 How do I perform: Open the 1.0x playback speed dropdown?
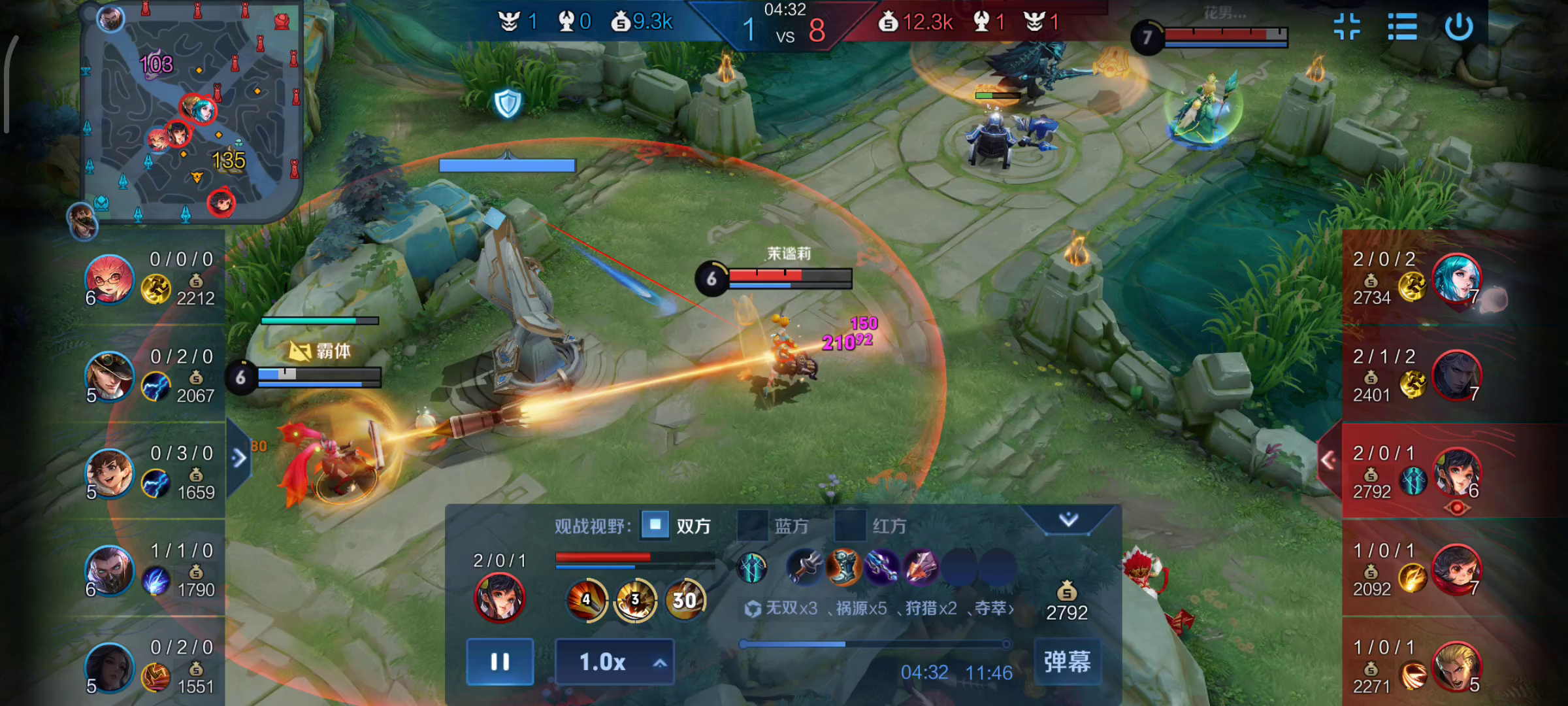tap(614, 662)
